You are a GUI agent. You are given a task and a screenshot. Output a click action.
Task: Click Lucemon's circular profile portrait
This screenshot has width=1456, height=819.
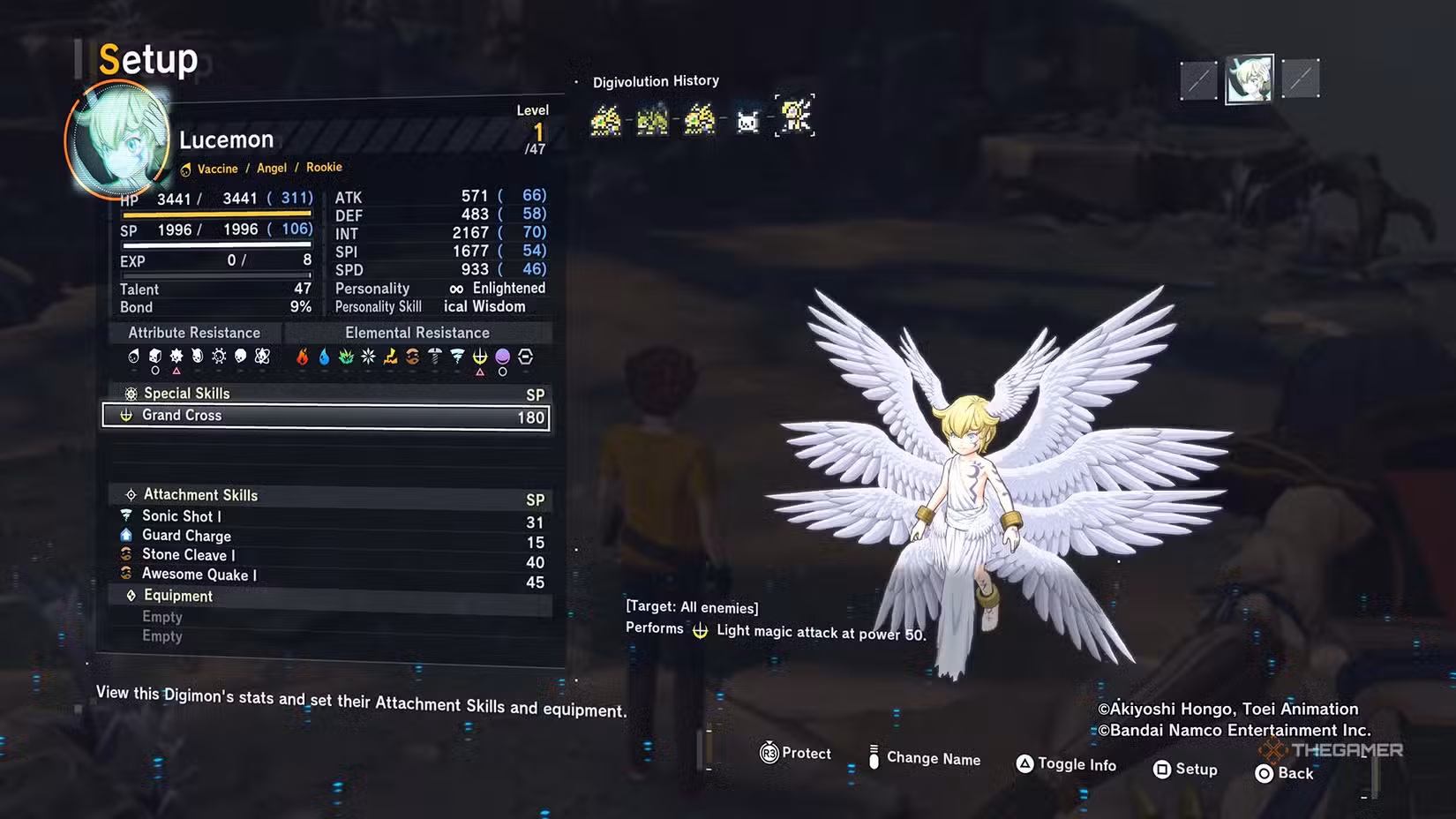(x=118, y=138)
